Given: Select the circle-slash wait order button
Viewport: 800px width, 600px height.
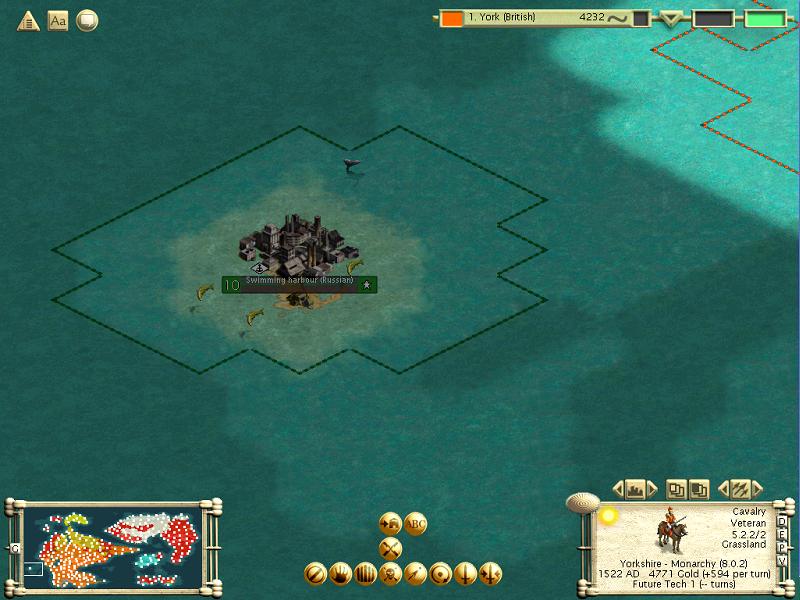Looking at the screenshot, I should (315, 574).
